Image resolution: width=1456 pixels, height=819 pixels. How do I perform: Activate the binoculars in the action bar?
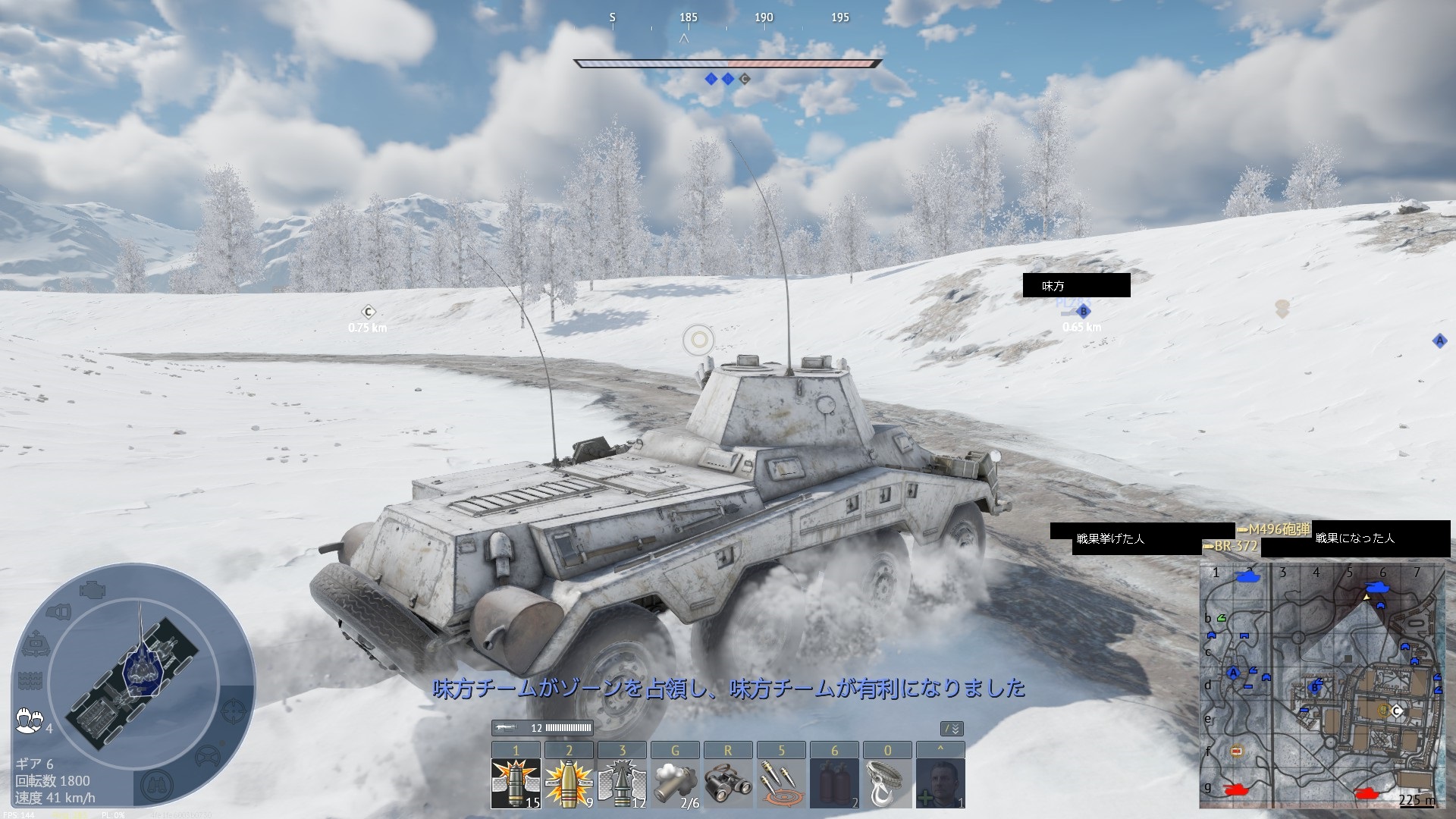(728, 782)
